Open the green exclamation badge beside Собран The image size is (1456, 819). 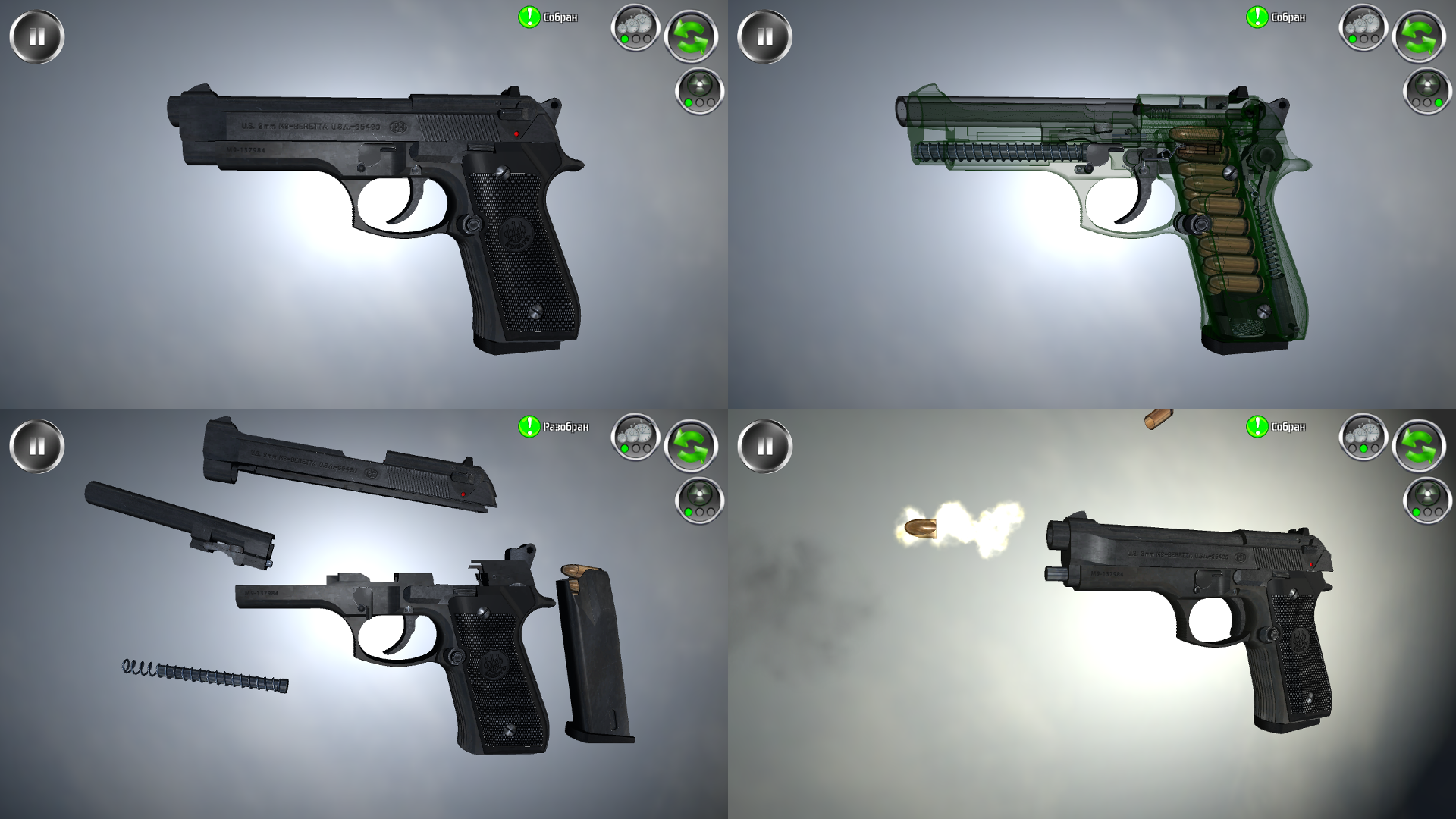point(529,15)
